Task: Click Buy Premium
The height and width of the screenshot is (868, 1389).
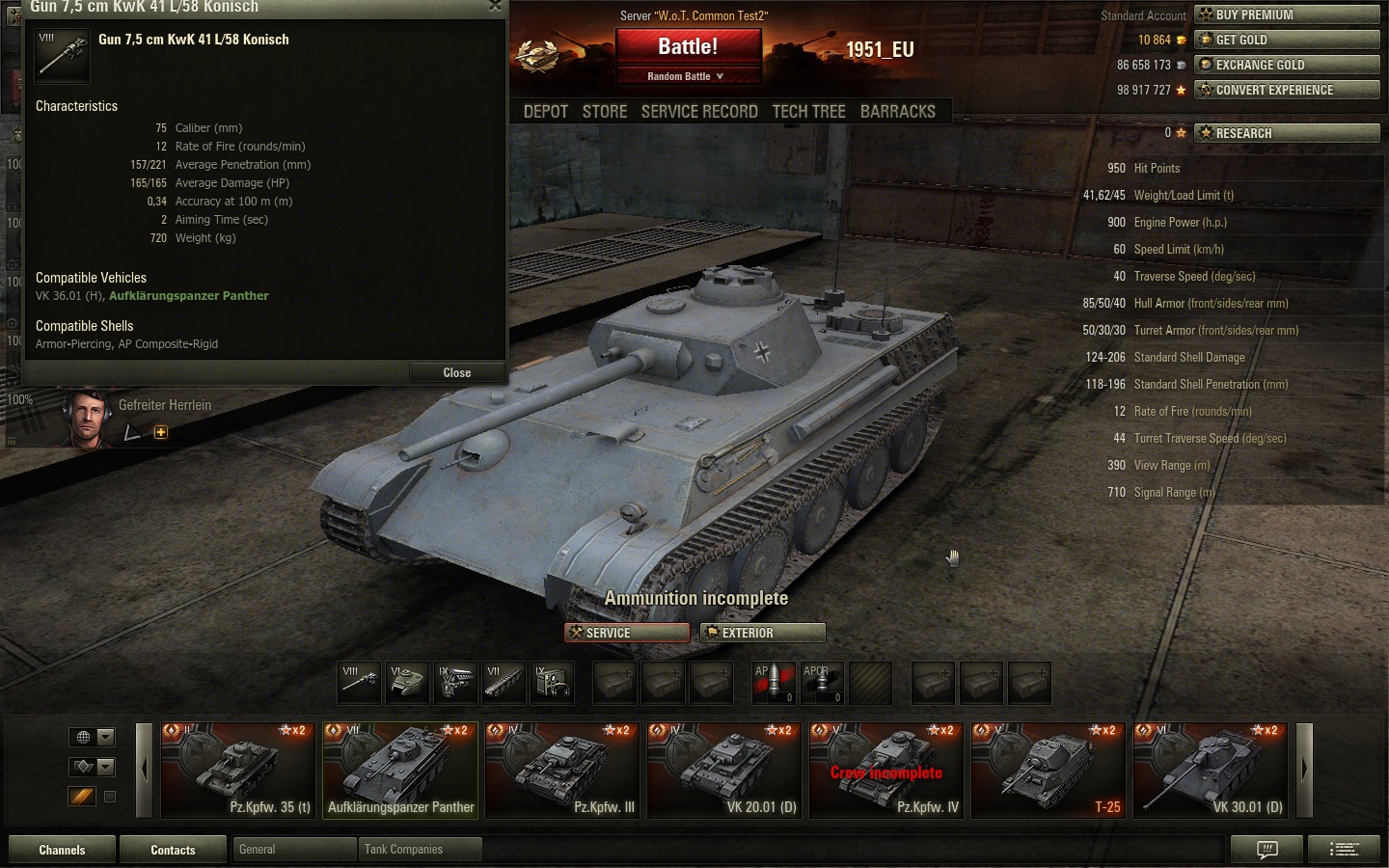Action: pos(1287,14)
